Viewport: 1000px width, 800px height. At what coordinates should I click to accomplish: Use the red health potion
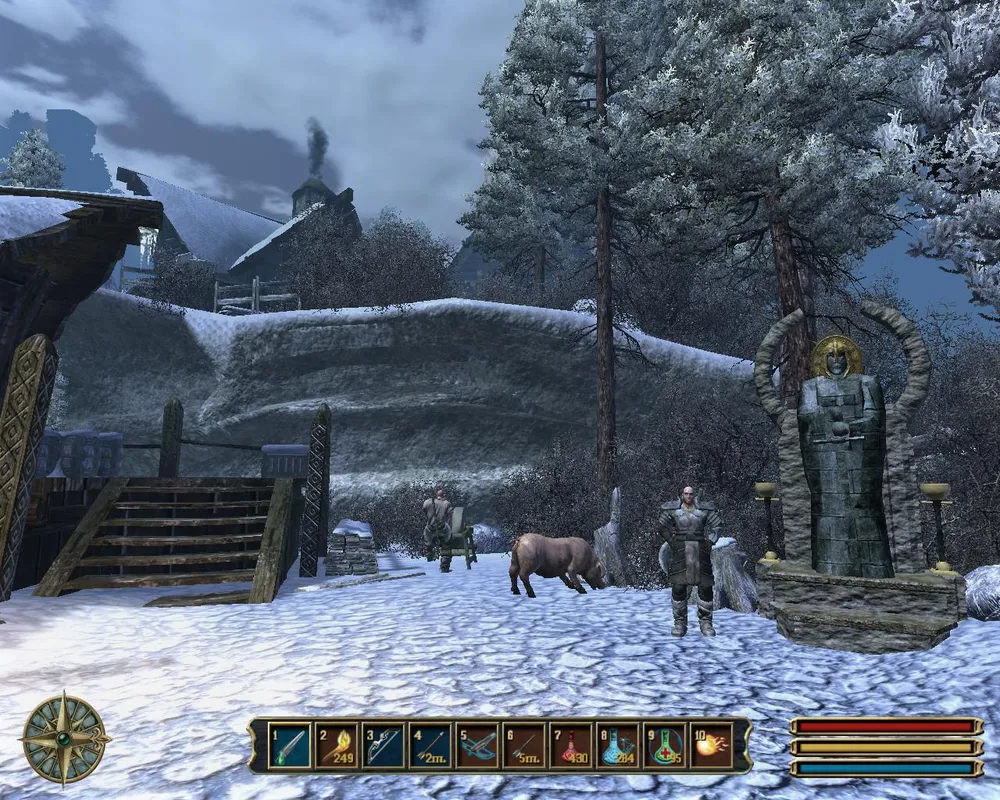click(571, 745)
